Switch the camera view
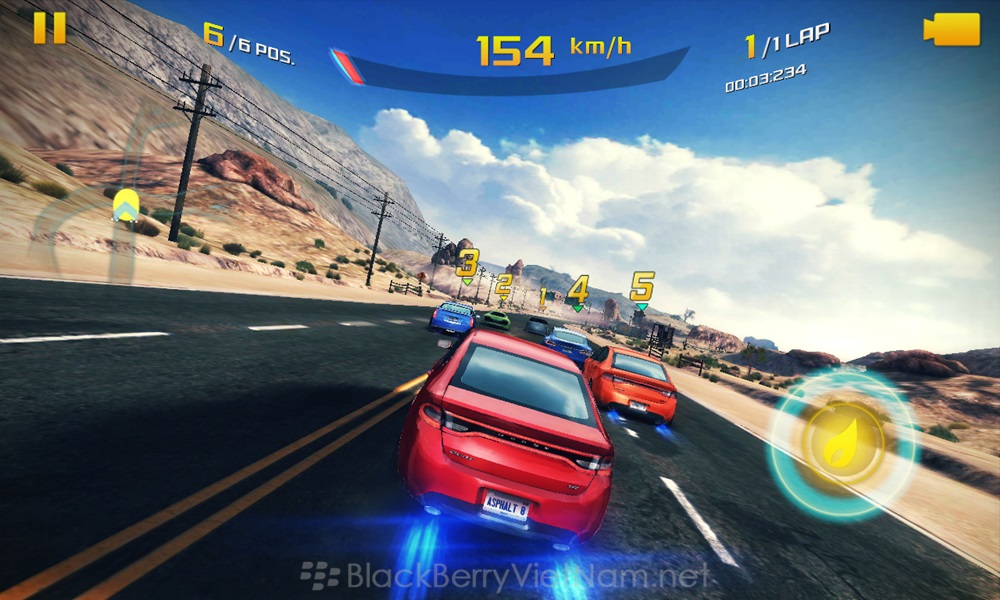 point(950,28)
